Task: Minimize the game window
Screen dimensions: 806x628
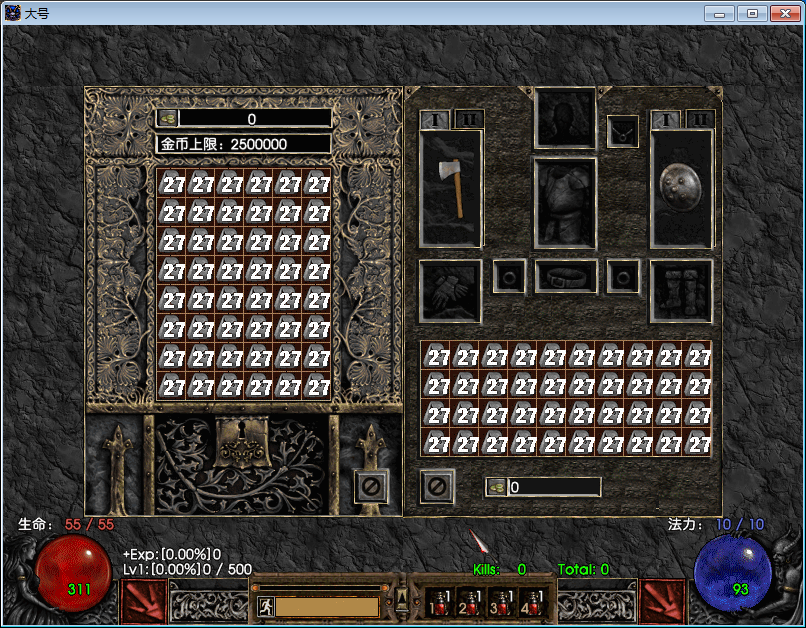Action: [720, 13]
